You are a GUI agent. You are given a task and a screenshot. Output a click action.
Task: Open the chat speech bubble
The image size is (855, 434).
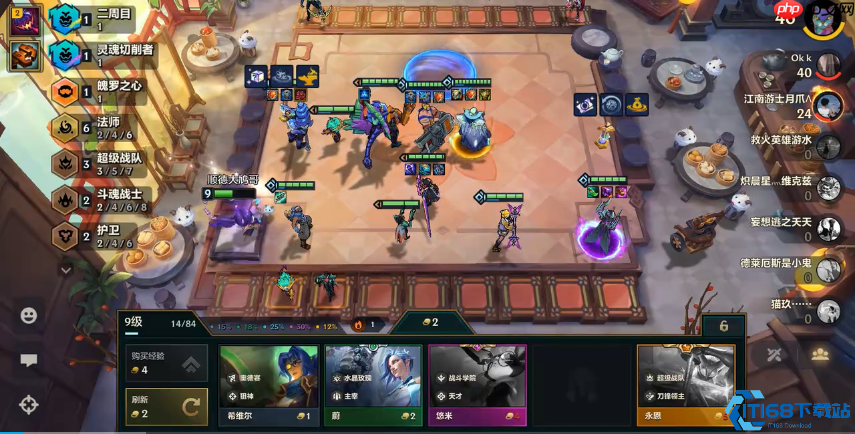pyautogui.click(x=29, y=360)
